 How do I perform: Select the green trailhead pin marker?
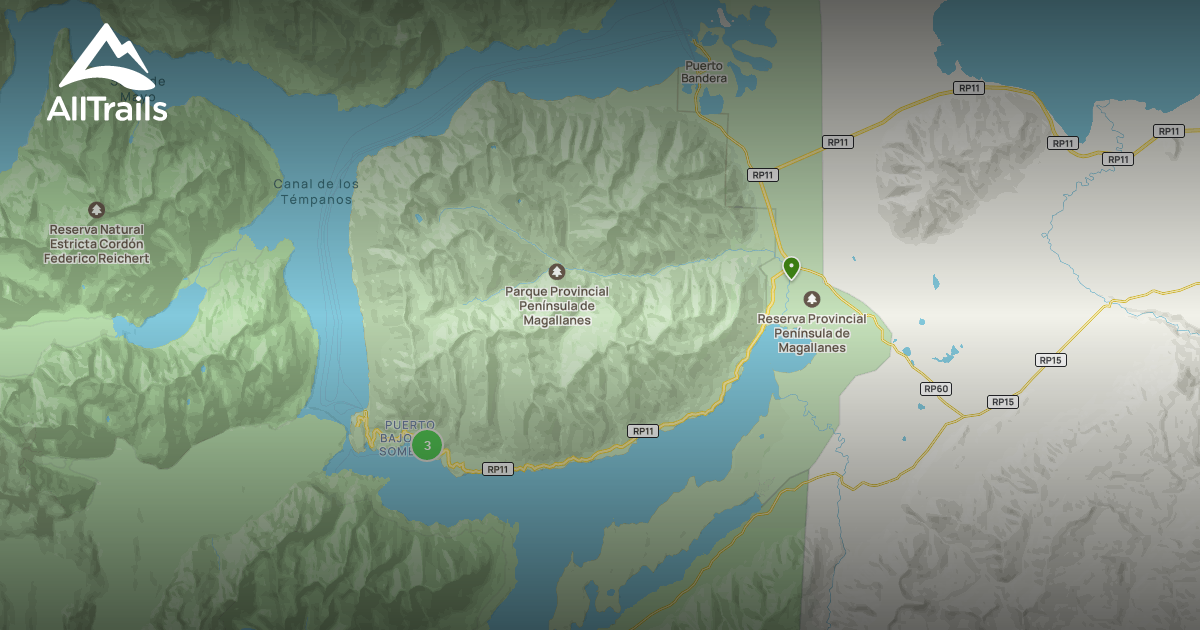coord(791,267)
